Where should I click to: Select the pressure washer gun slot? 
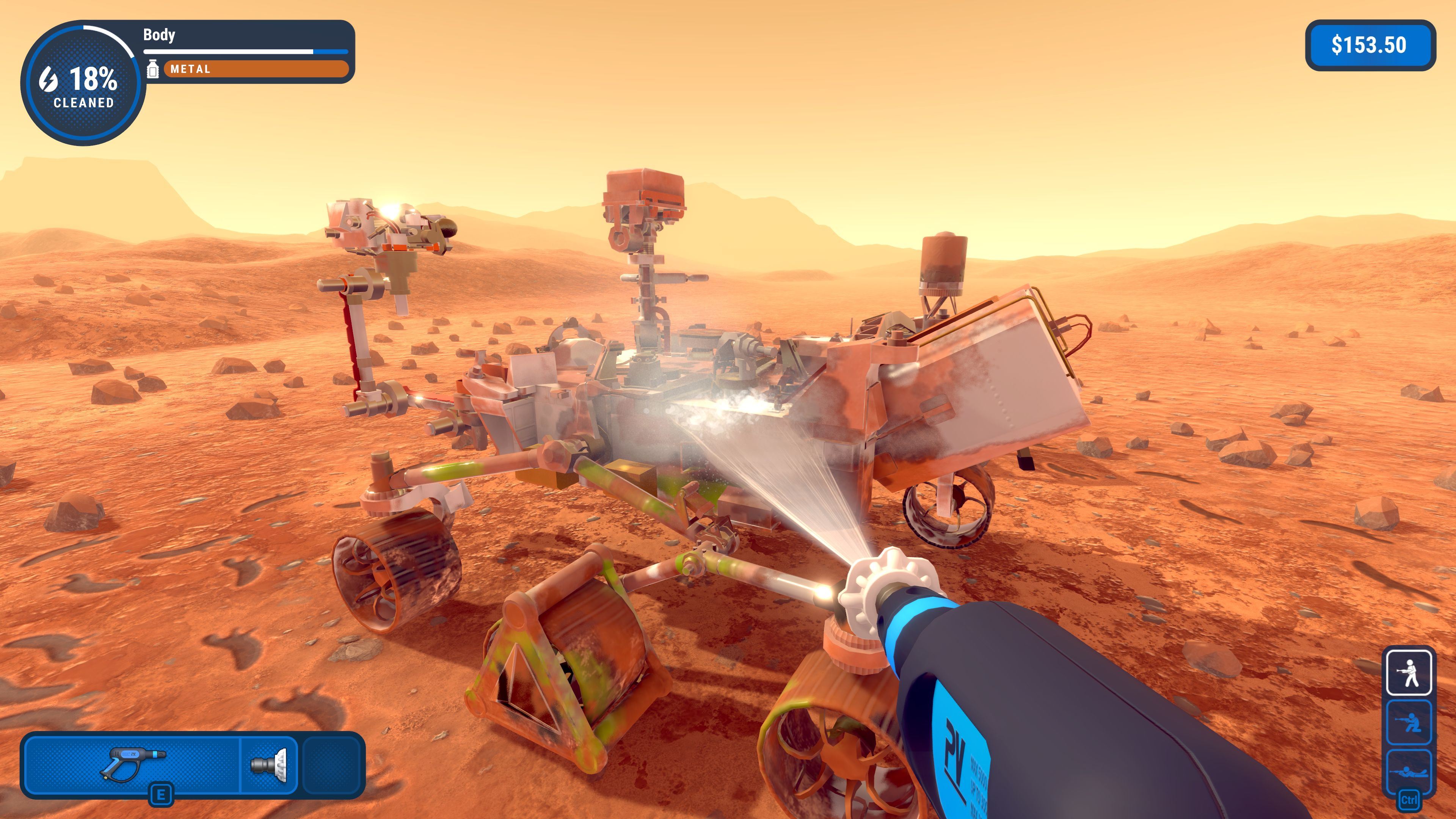click(x=132, y=764)
